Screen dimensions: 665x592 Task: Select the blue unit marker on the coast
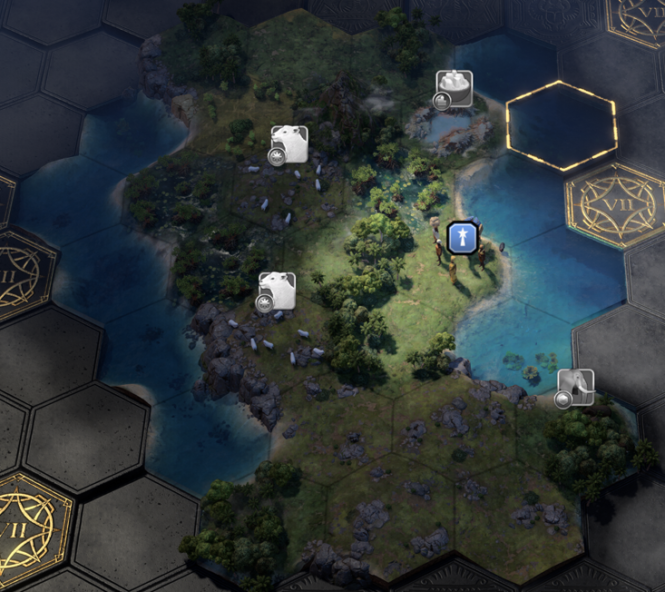click(461, 237)
